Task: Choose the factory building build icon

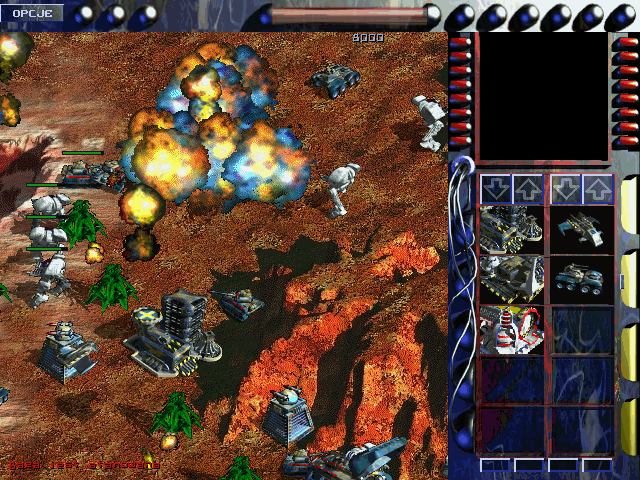Action: tap(511, 279)
